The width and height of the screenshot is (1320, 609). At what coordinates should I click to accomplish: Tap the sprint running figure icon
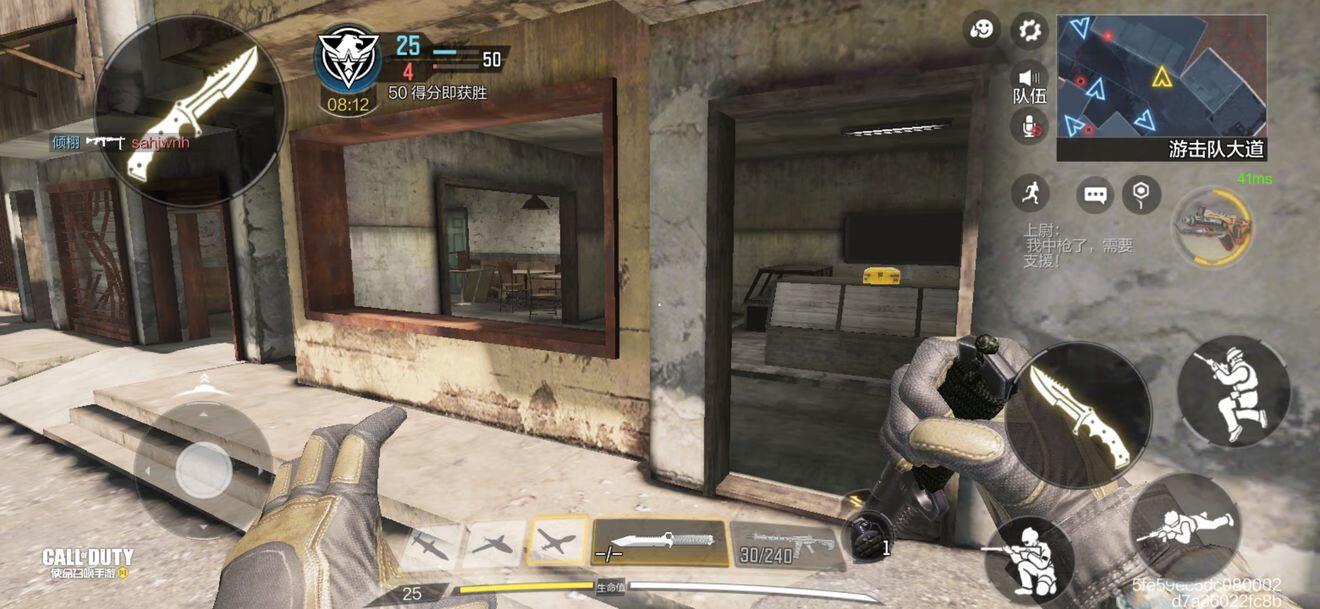tap(1029, 193)
